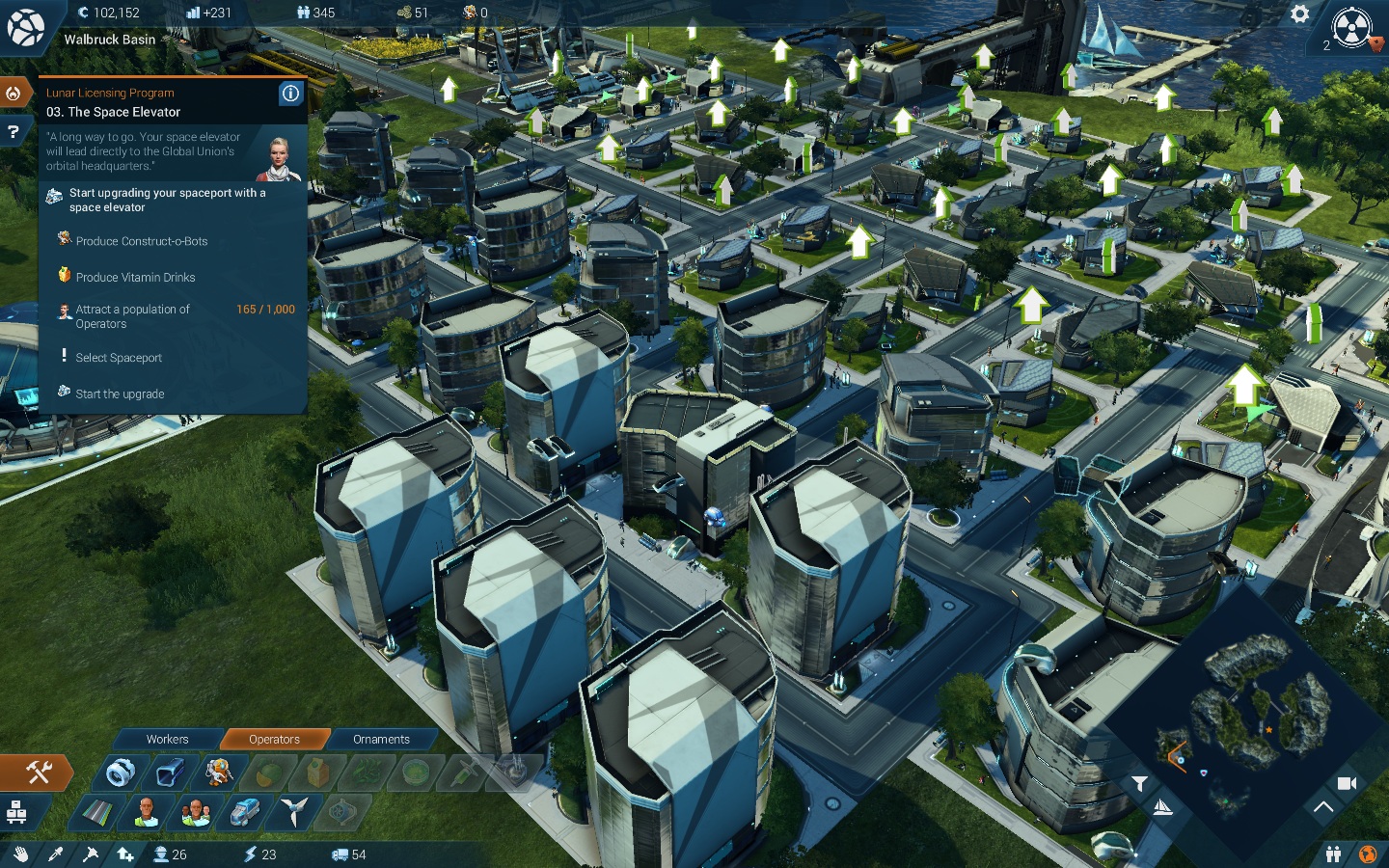Activate the eyedropper copy tool
The height and width of the screenshot is (868, 1389).
tap(55, 854)
